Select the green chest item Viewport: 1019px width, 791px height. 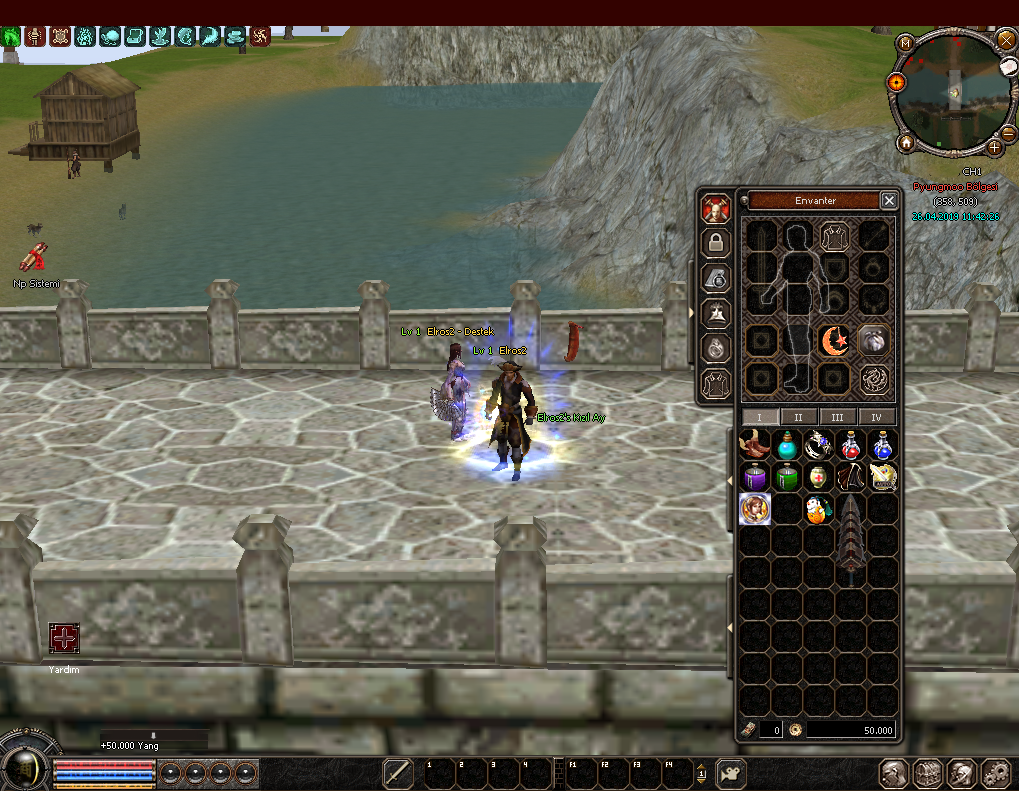pos(787,477)
